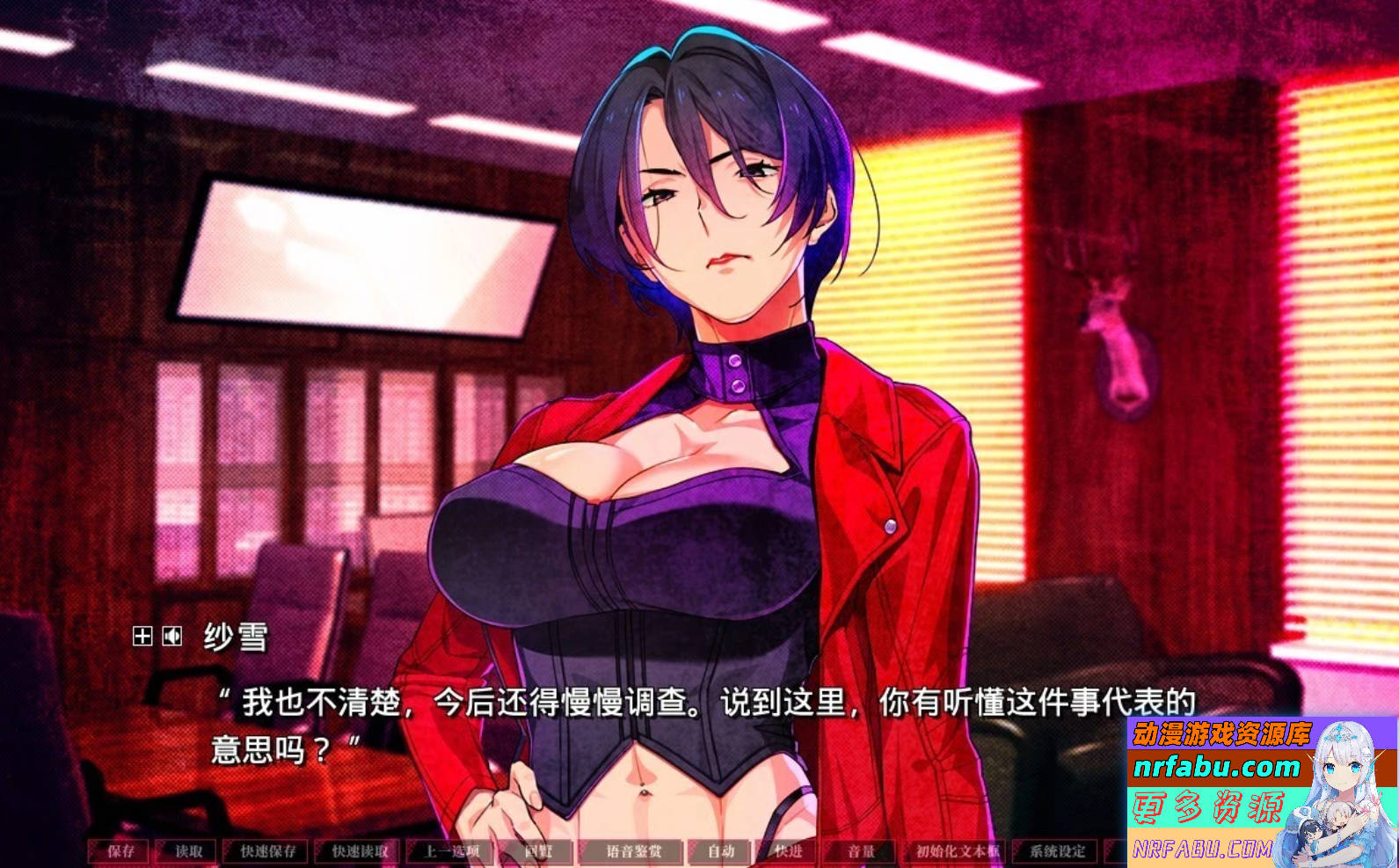This screenshot has width=1399, height=868.
Task: Activate 快进 fast-forward
Action: tap(788, 851)
